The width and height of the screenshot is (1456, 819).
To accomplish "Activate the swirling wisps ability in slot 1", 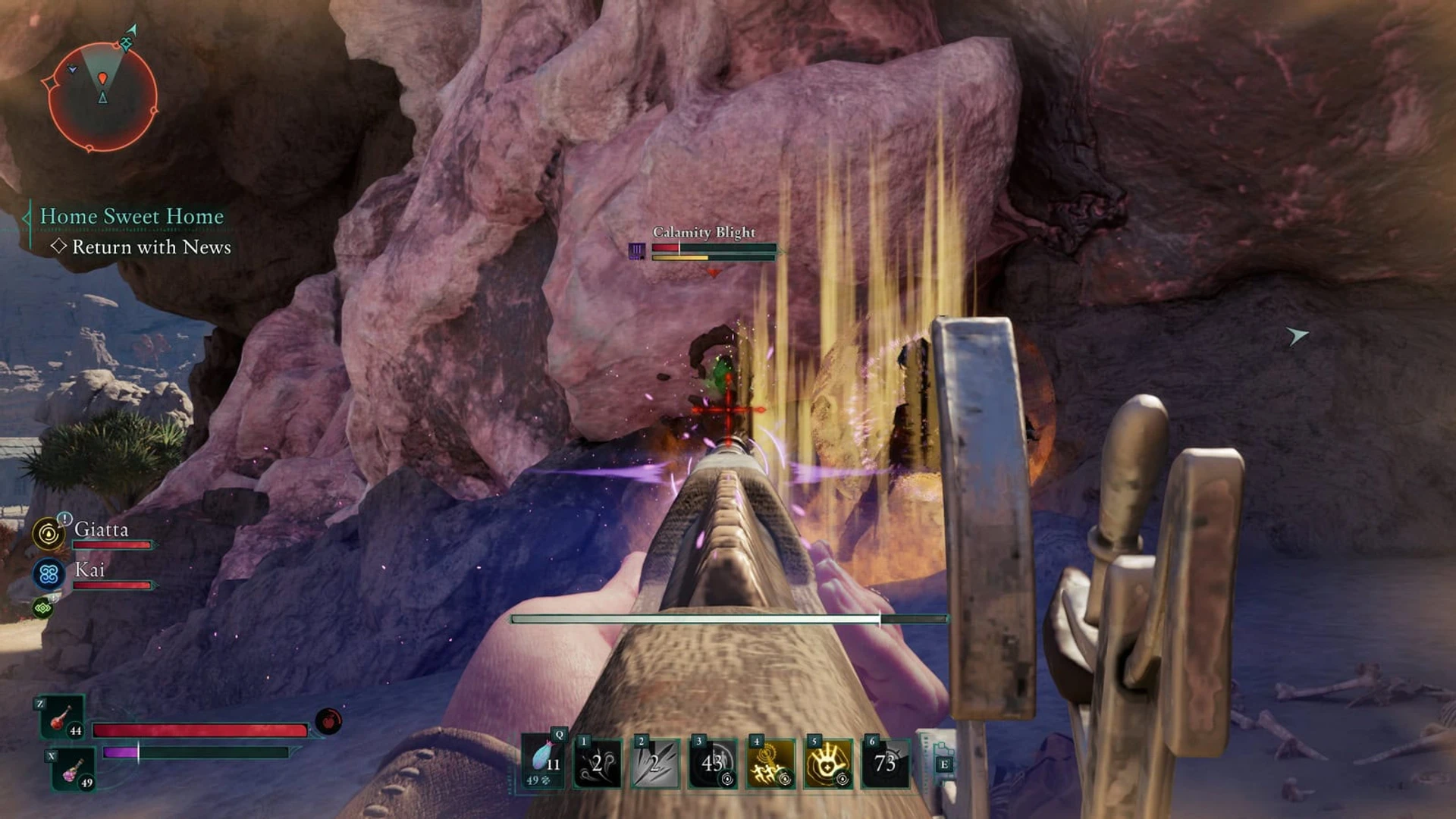I will click(x=598, y=763).
